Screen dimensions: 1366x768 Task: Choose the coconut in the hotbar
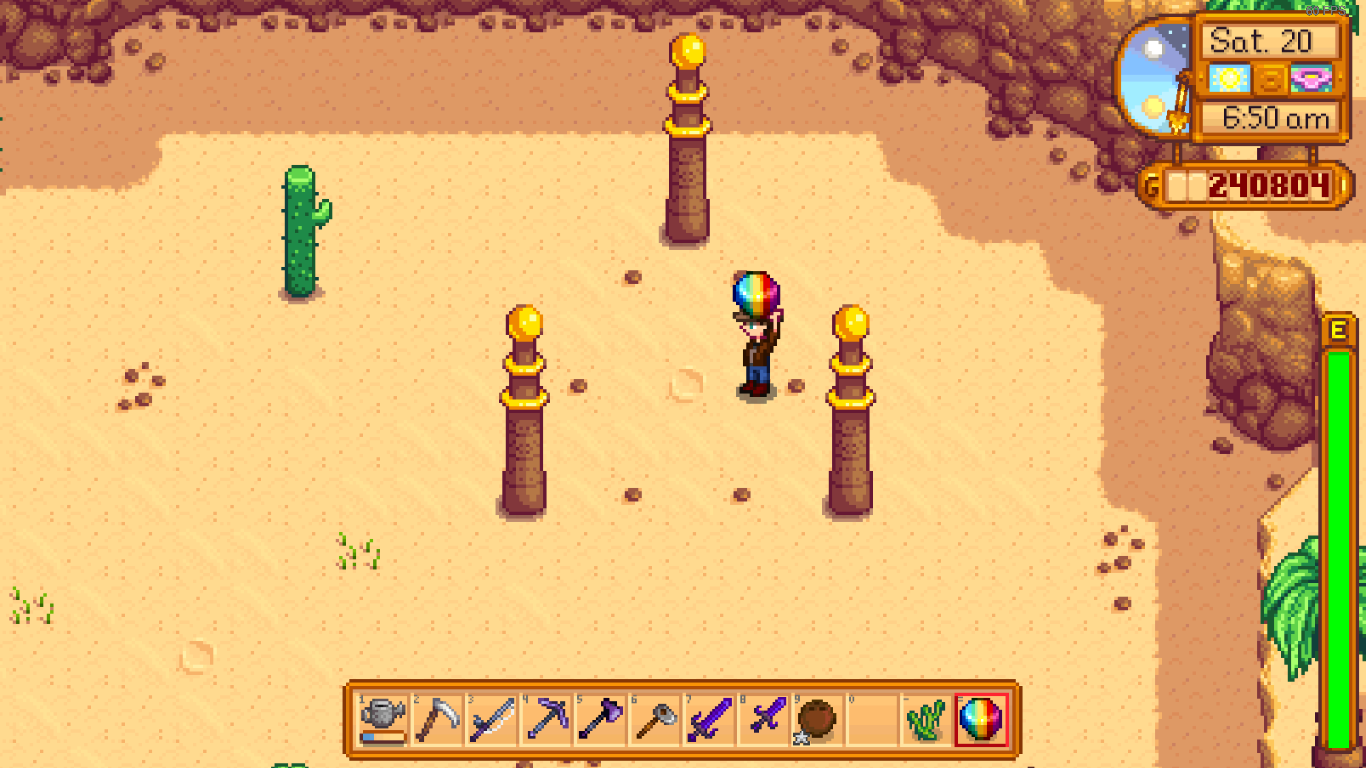click(817, 720)
